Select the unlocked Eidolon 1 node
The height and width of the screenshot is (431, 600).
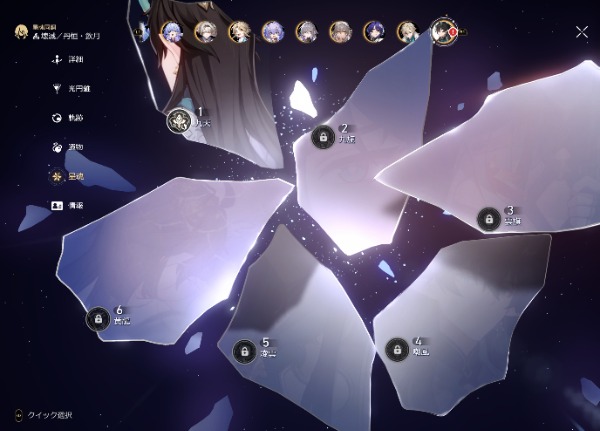pos(179,121)
